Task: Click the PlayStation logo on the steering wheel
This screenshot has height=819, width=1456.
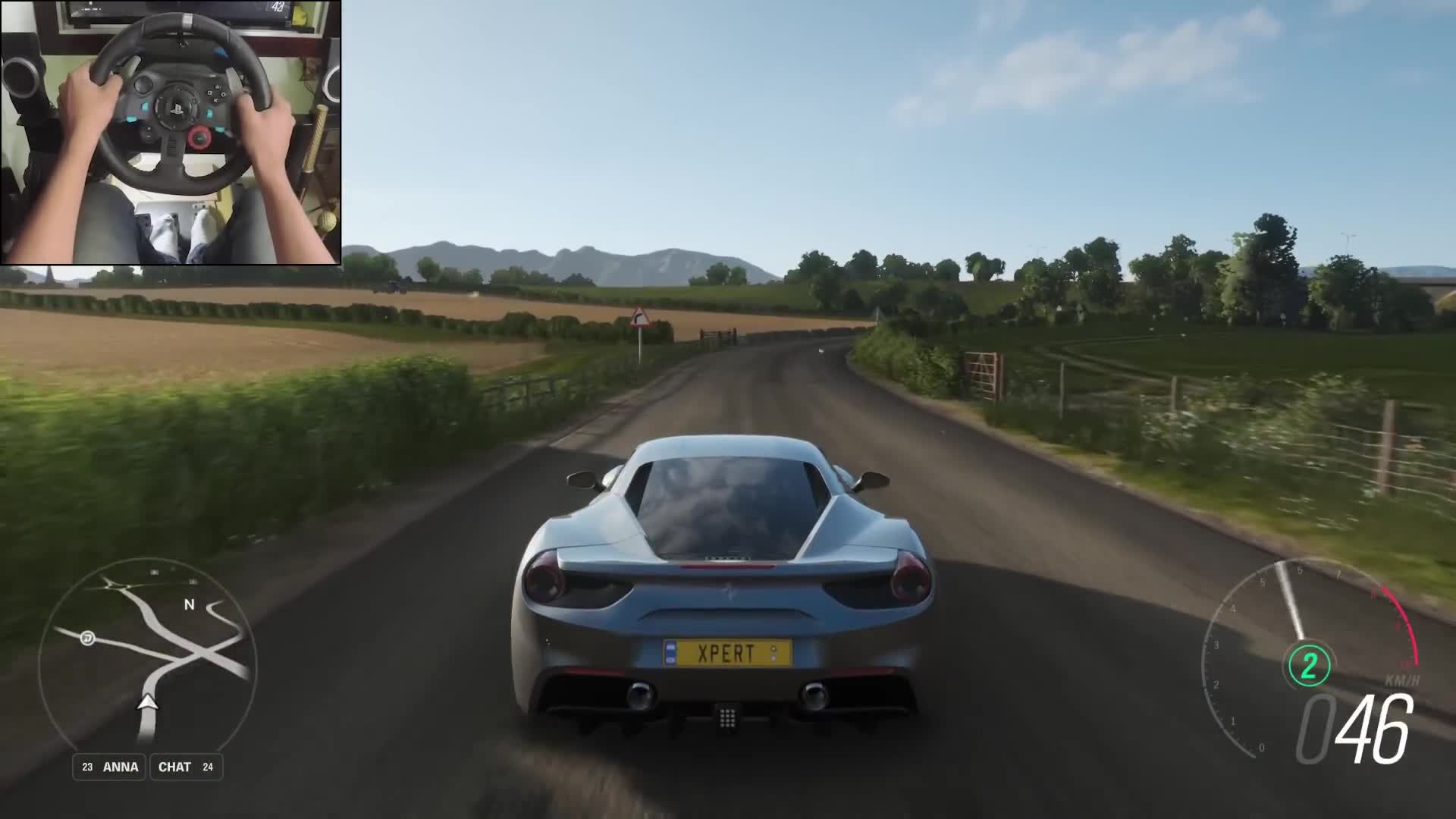Action: click(x=177, y=108)
